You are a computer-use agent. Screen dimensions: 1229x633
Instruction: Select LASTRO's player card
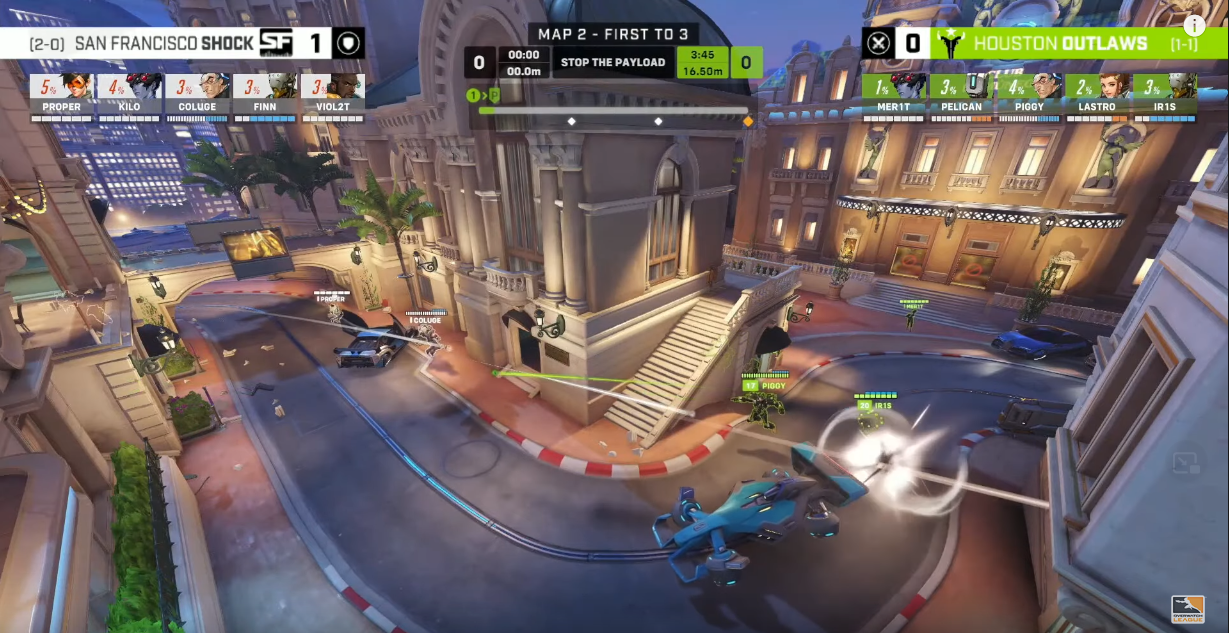[x=1098, y=97]
